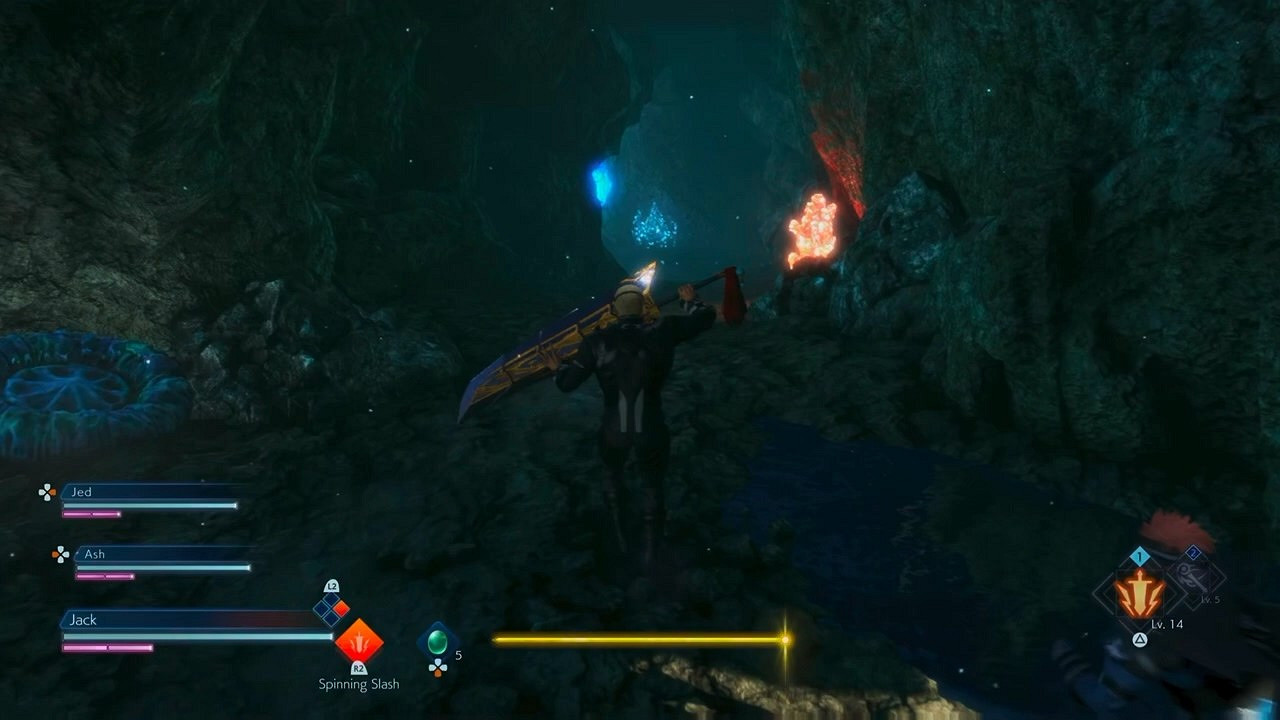Select the red diamond in the L2 ability cluster

(340, 607)
